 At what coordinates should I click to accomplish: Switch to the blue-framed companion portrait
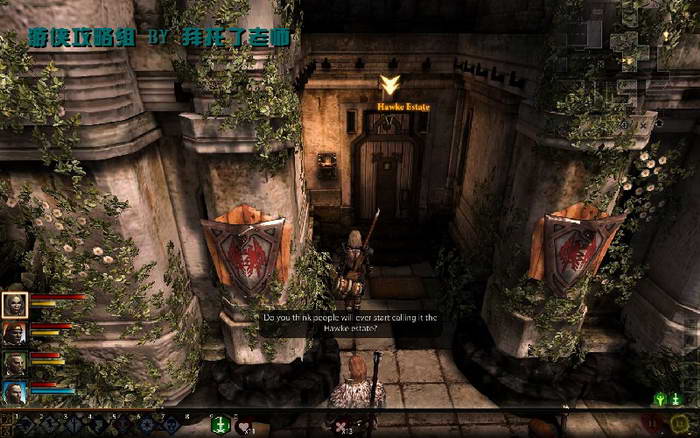tap(15, 392)
